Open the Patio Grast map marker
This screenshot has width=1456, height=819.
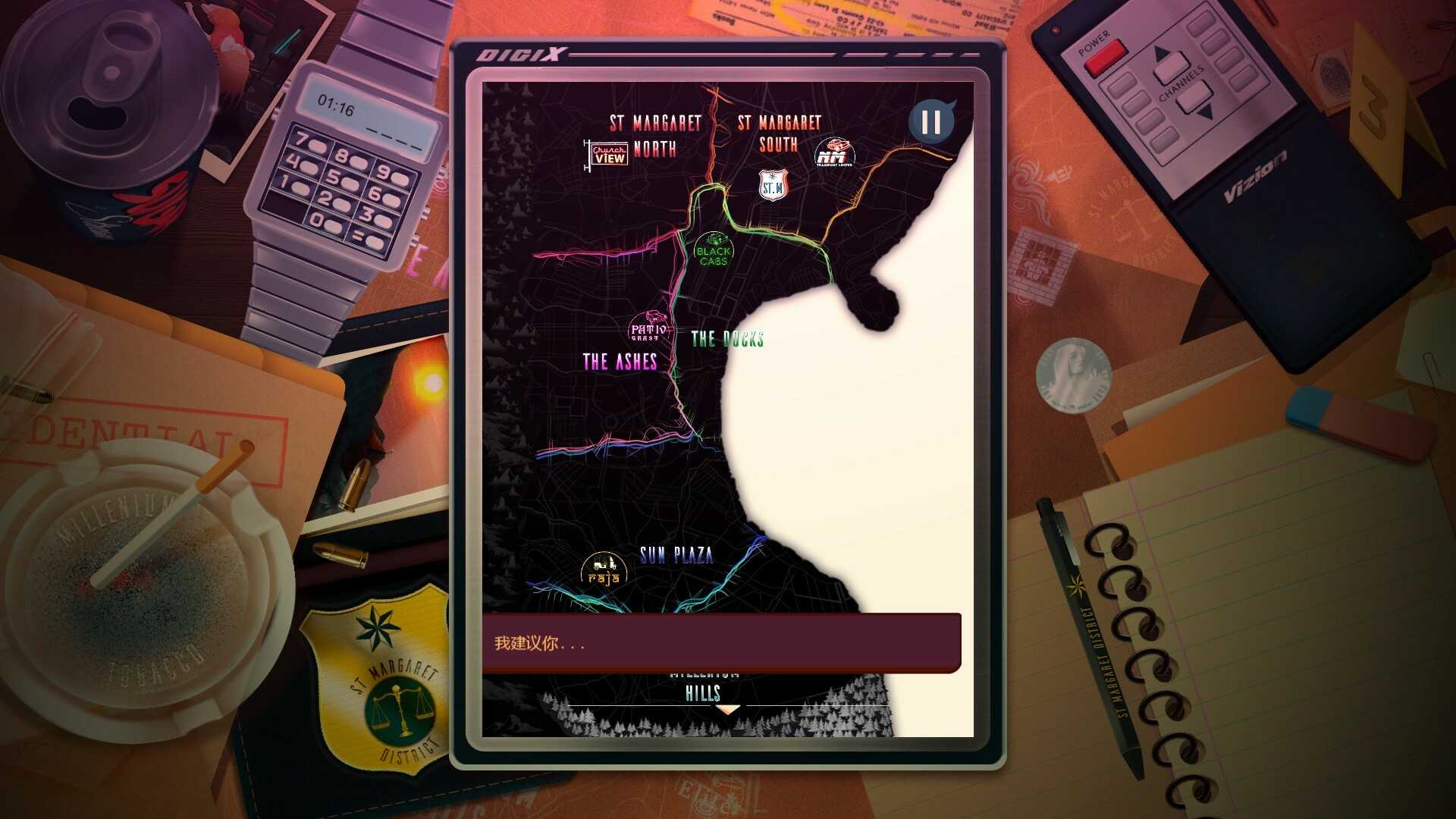pos(648,329)
